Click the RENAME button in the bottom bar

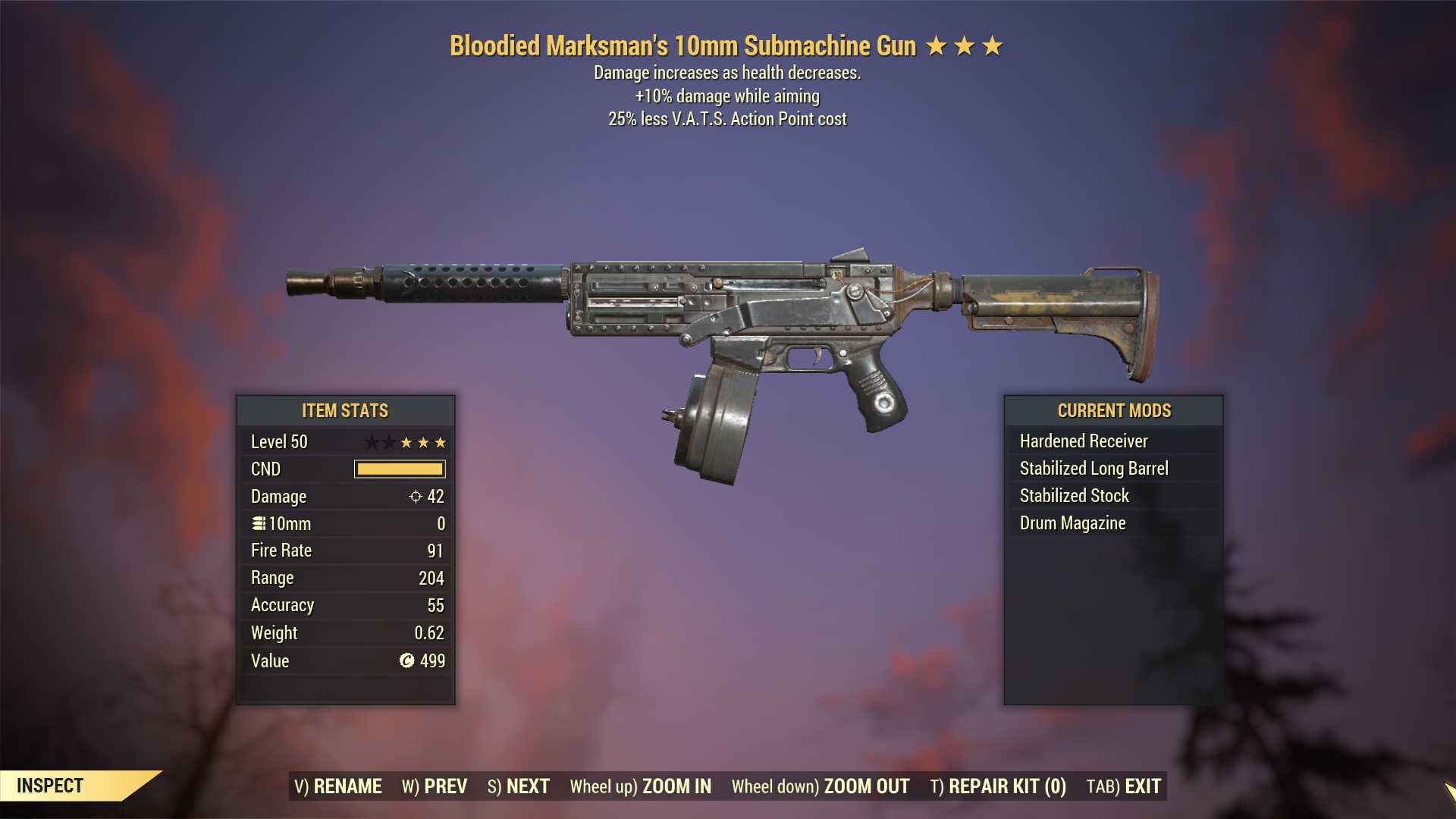(338, 786)
